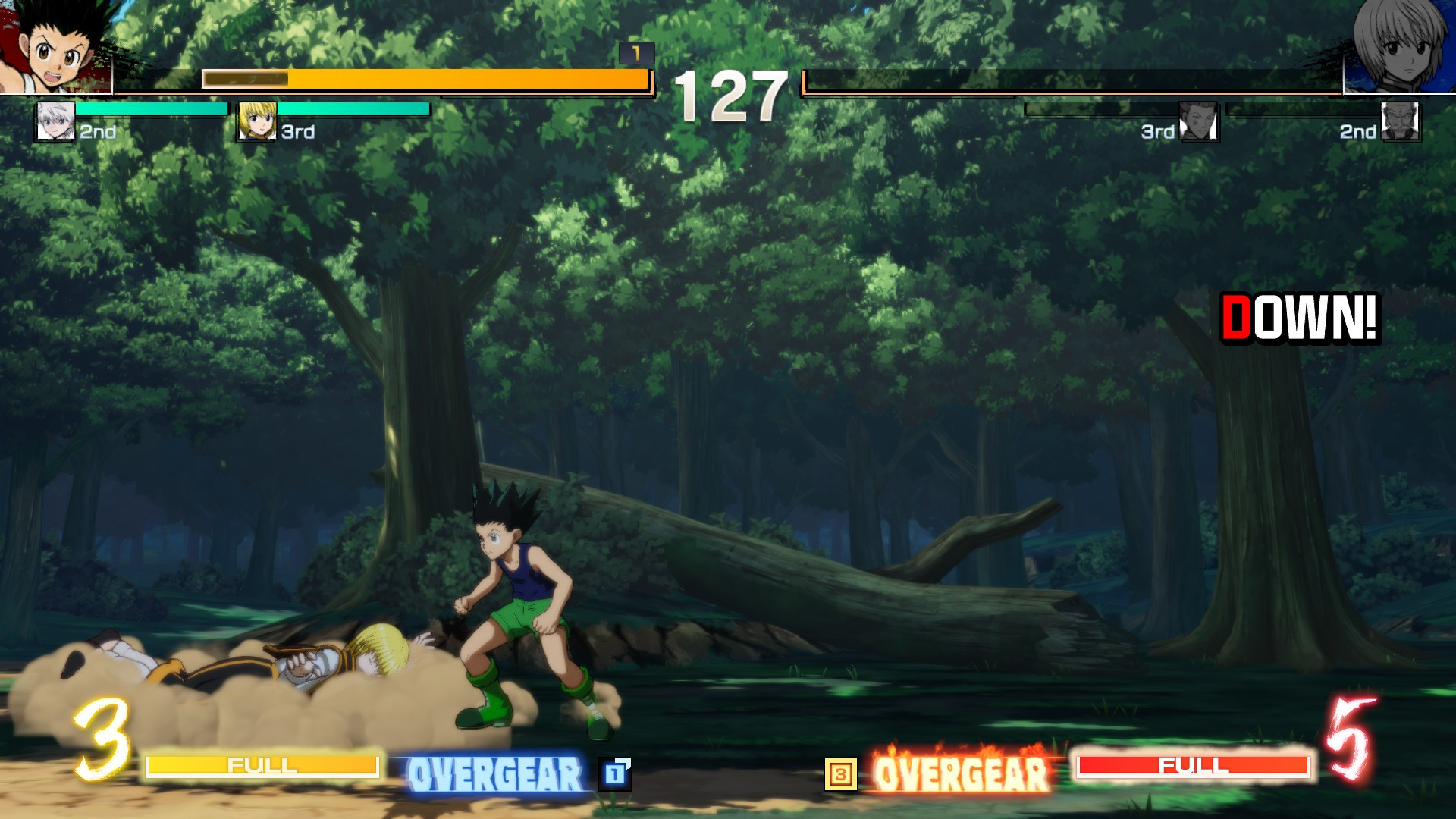Toggle the round indicator box showing 1
The image size is (1456, 819).
(637, 54)
